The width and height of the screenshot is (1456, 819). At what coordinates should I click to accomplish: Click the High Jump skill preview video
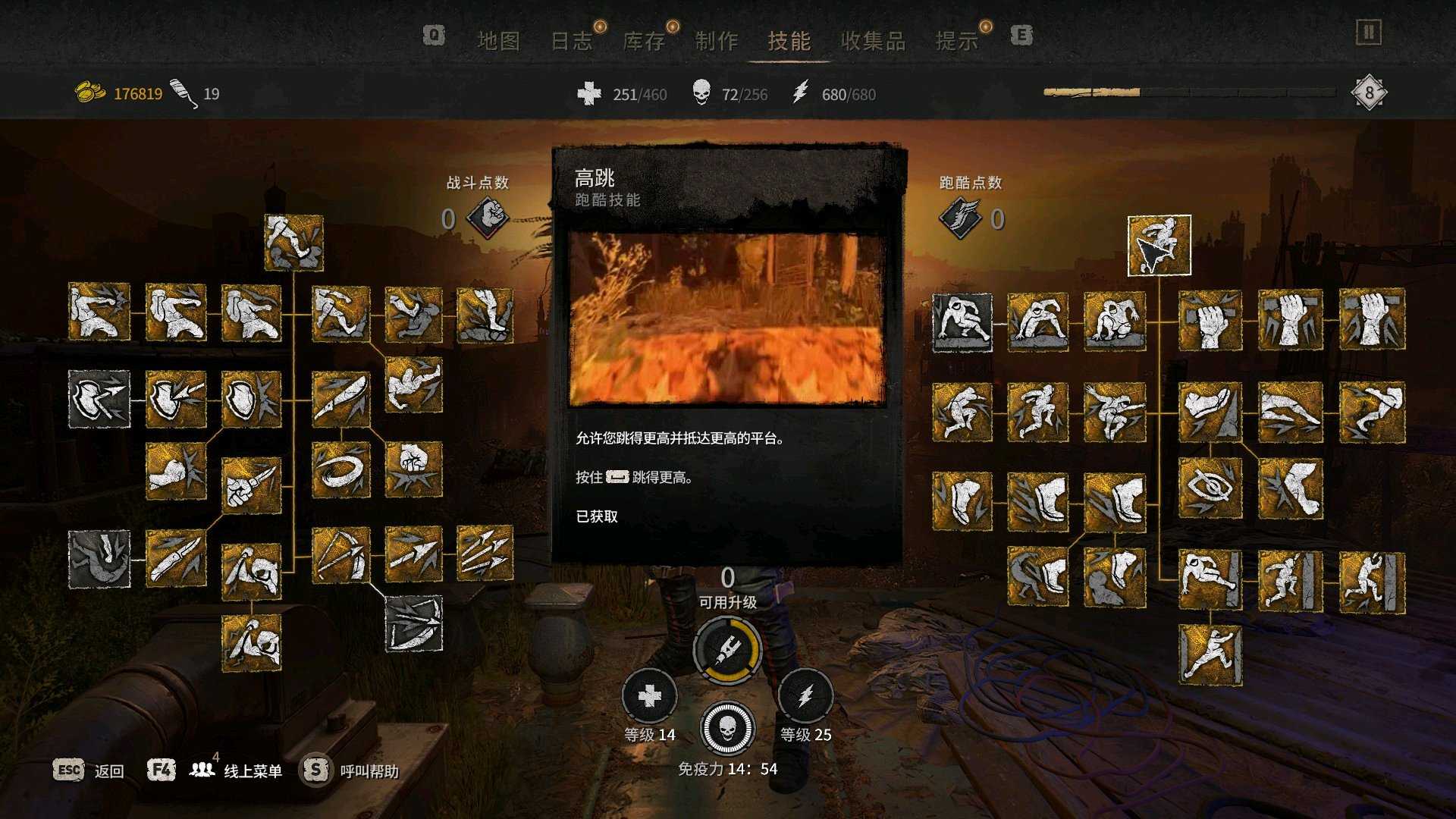click(x=728, y=318)
